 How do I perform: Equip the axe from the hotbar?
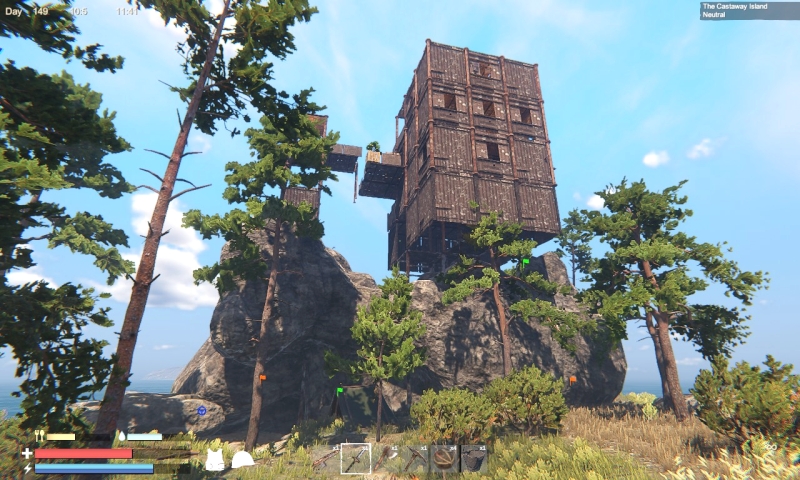(x=386, y=459)
